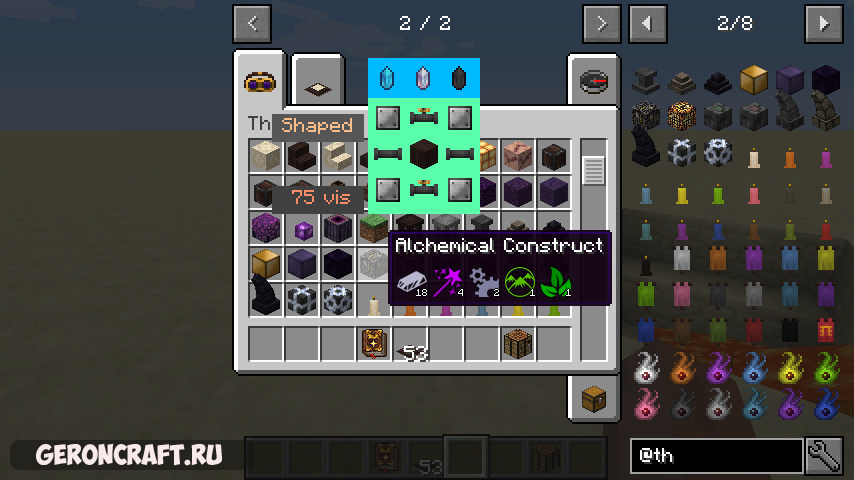Pick the gold block in the creative grid

[265, 264]
